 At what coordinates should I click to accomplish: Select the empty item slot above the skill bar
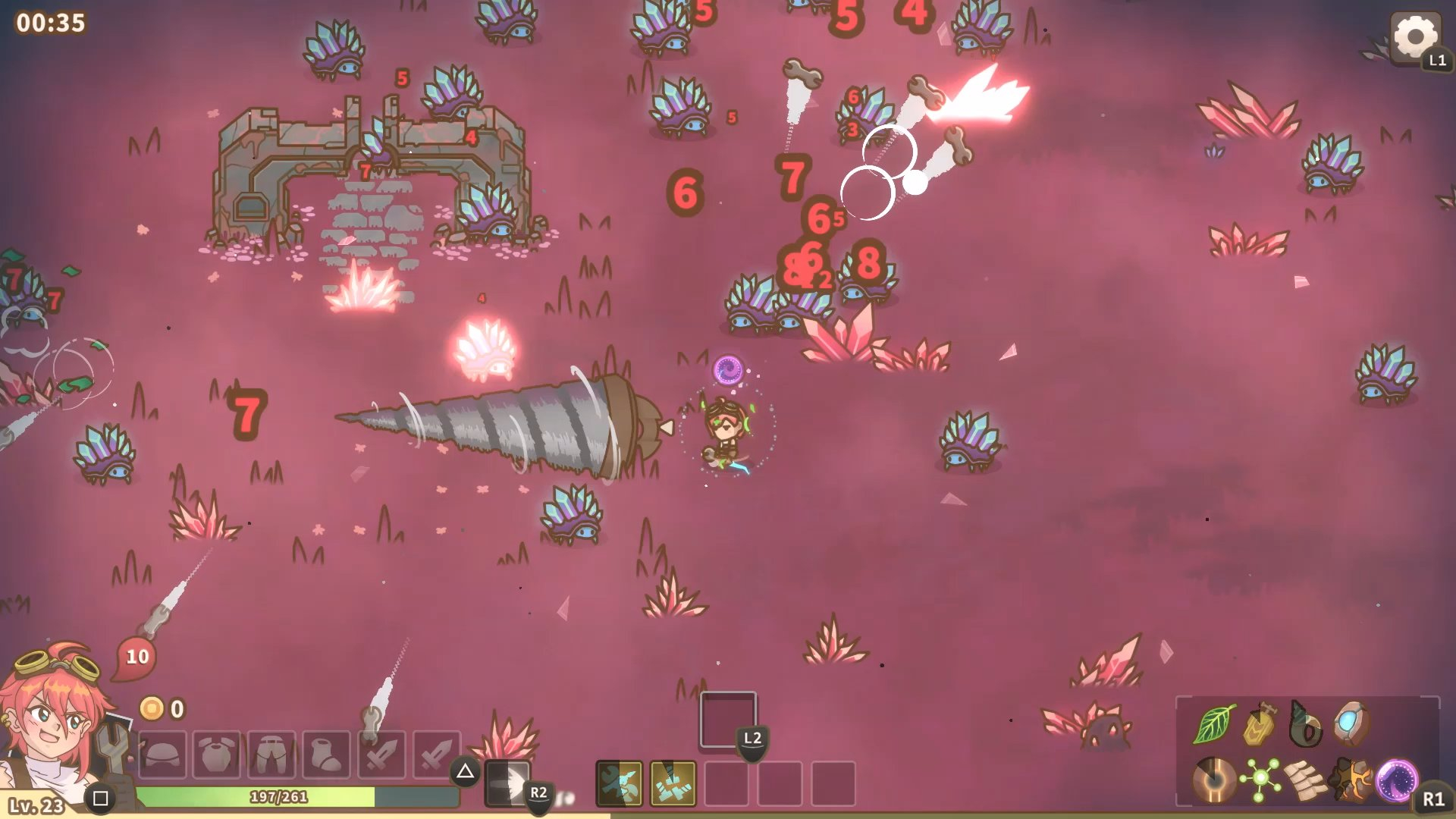727,719
